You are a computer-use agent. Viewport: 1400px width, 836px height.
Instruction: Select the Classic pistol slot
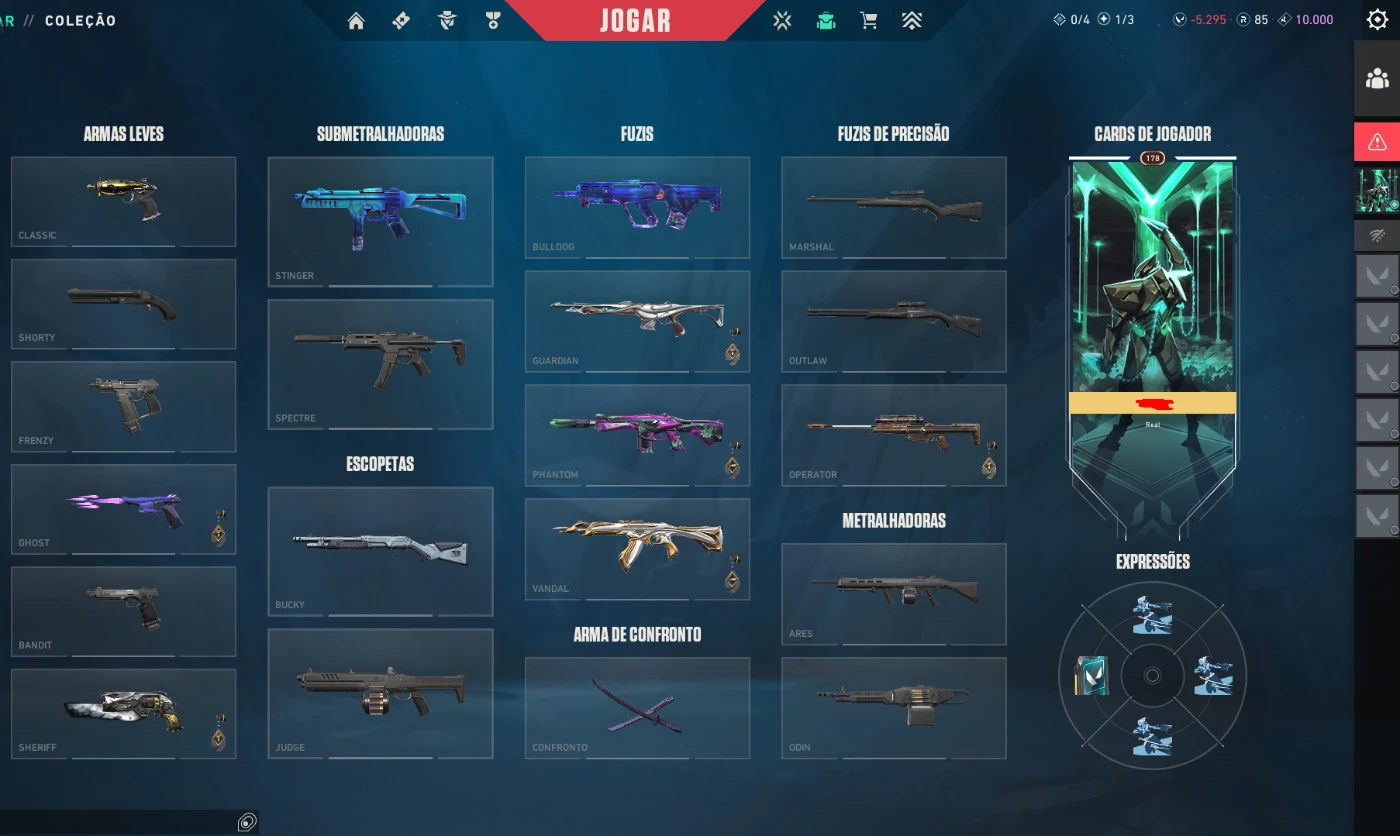(x=124, y=201)
